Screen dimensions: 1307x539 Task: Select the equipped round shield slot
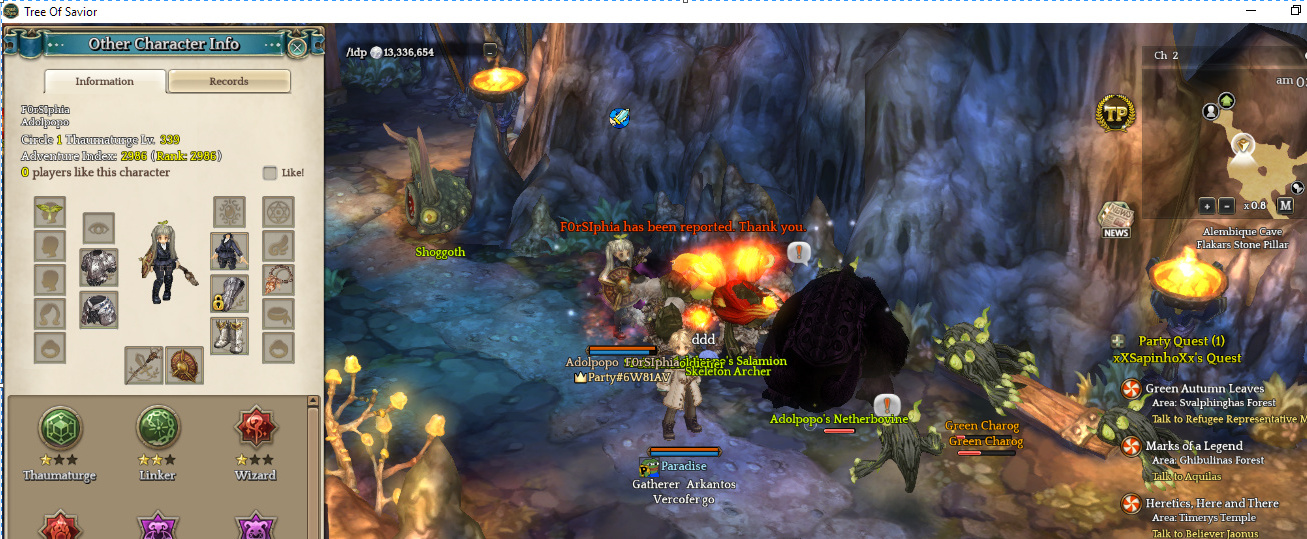pos(184,365)
